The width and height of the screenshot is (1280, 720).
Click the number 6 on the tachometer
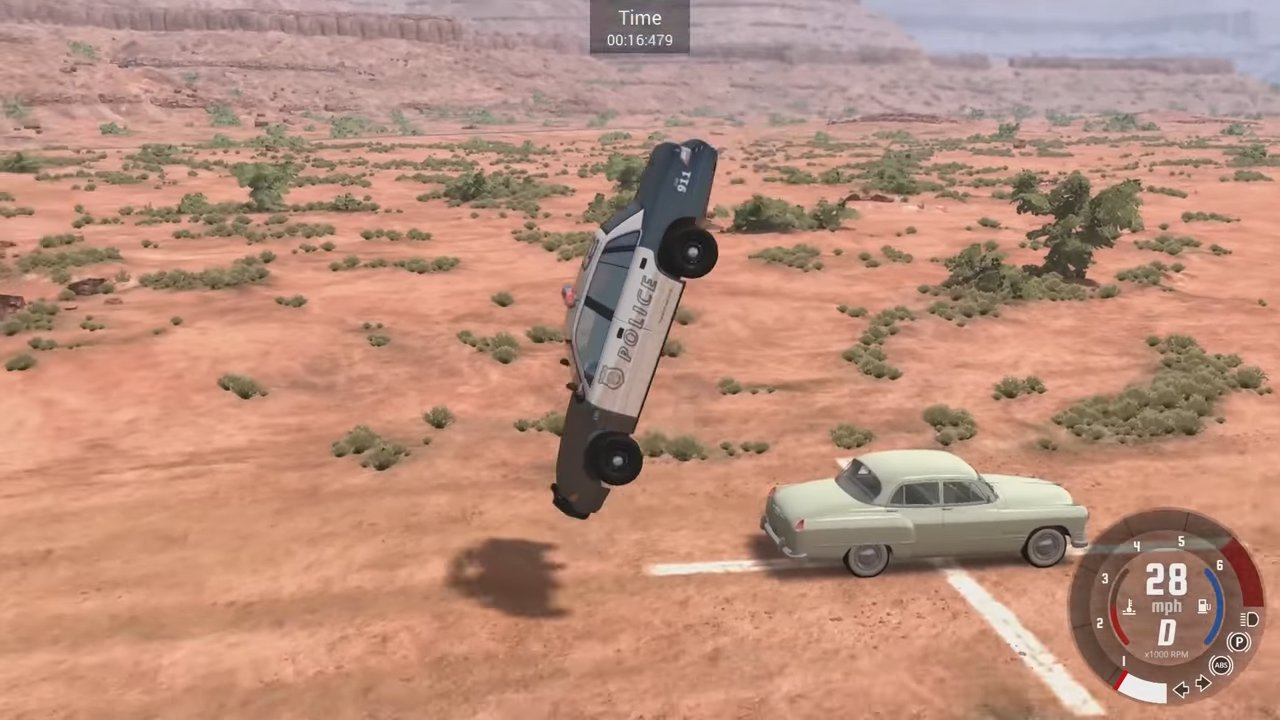(x=1219, y=564)
